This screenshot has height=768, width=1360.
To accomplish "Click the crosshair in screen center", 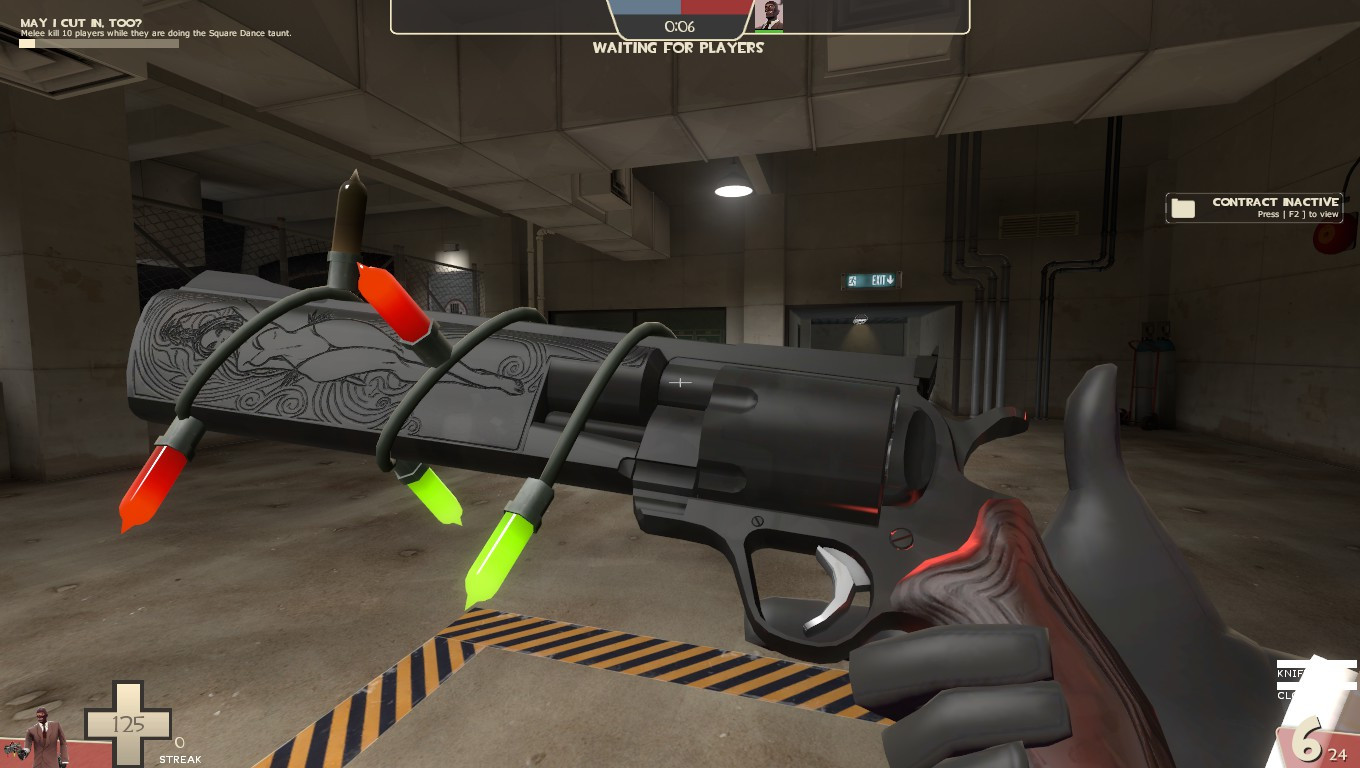I will click(680, 382).
